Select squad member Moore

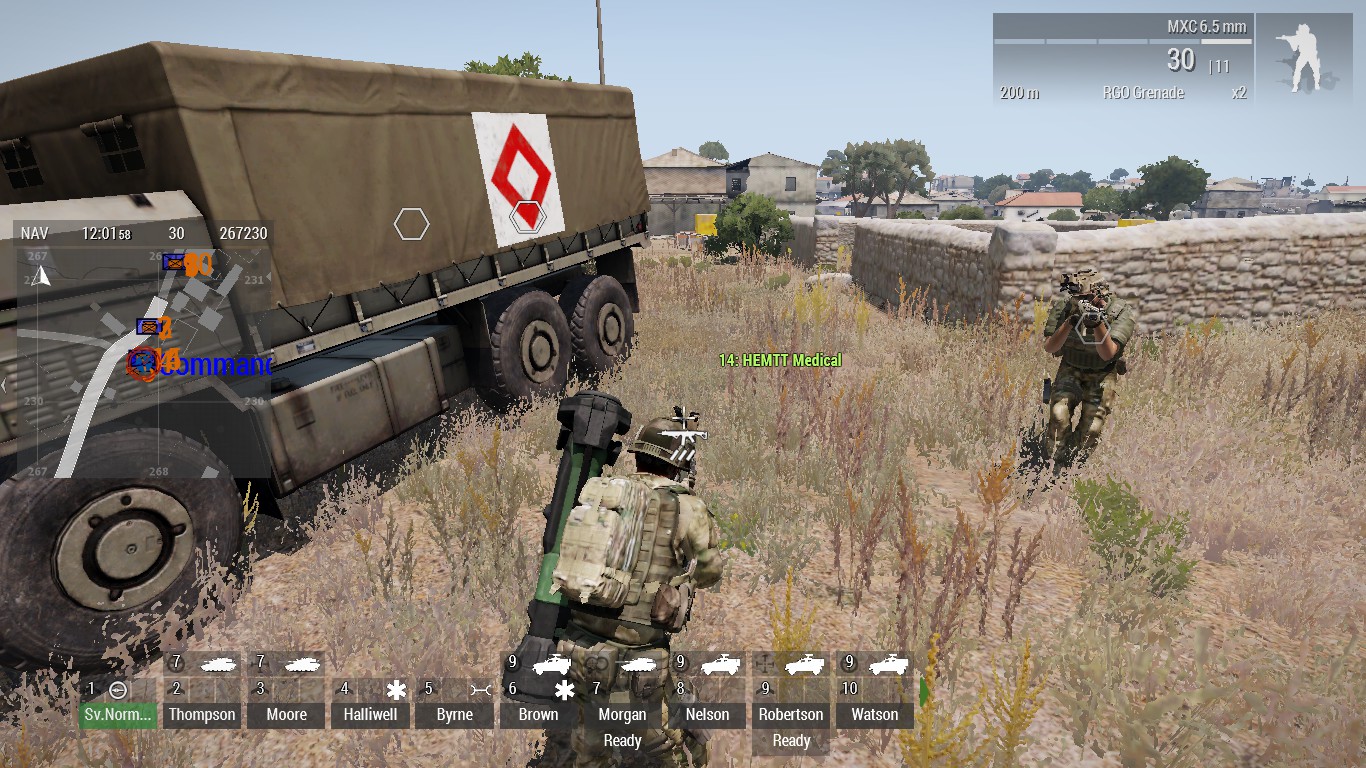(286, 714)
